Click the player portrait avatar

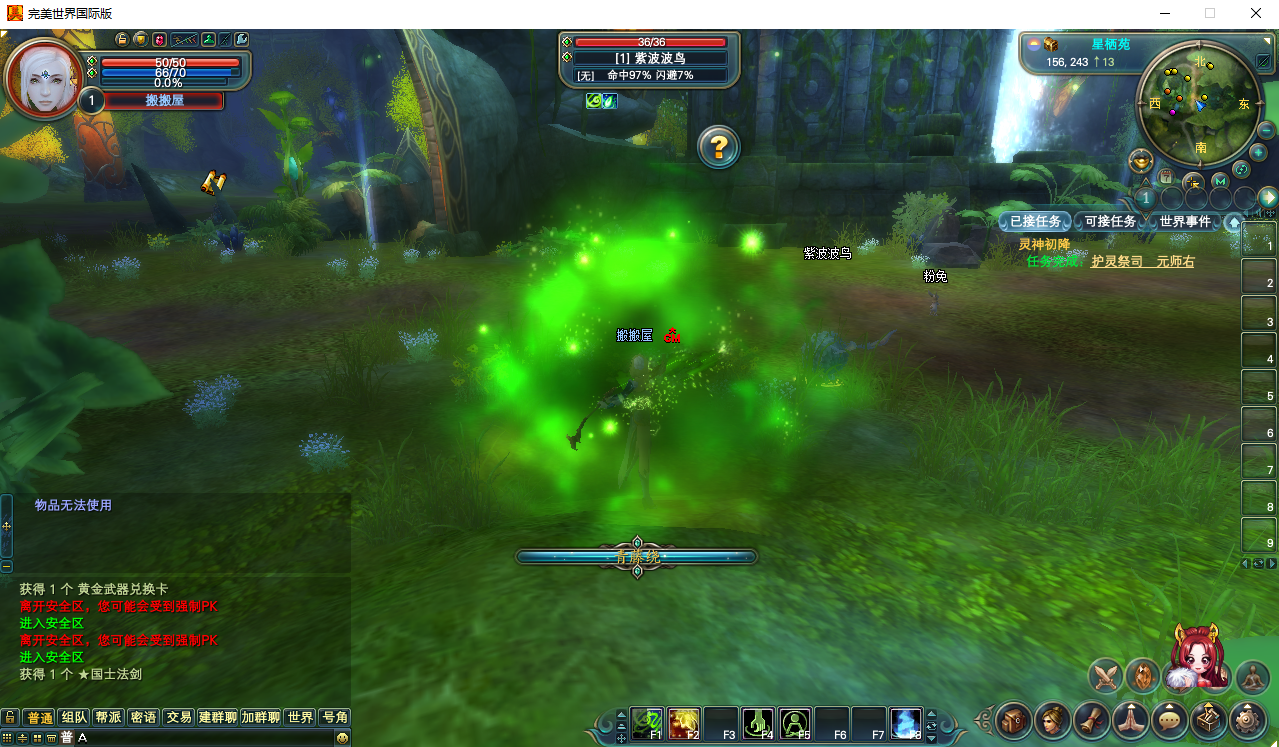(43, 76)
